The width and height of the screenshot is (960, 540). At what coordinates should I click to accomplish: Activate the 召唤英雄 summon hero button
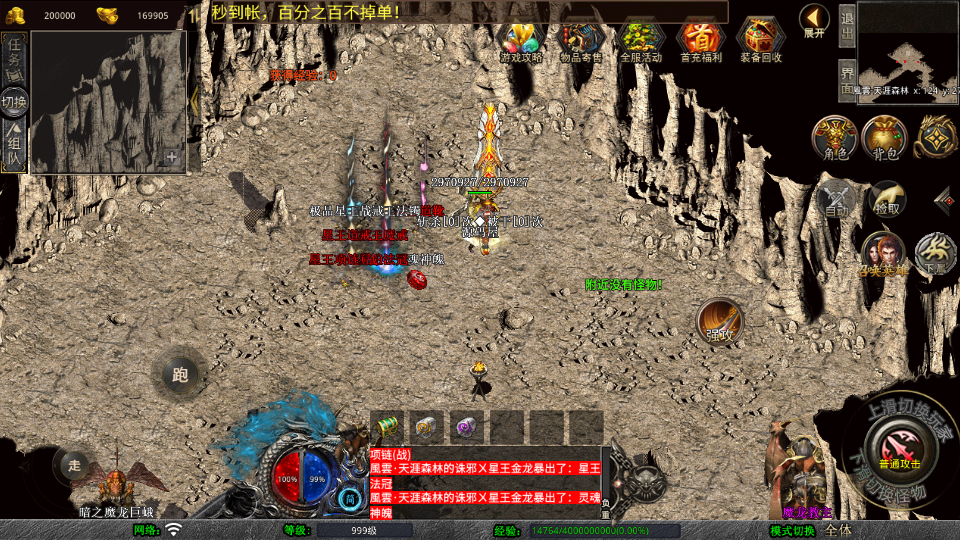point(883,254)
